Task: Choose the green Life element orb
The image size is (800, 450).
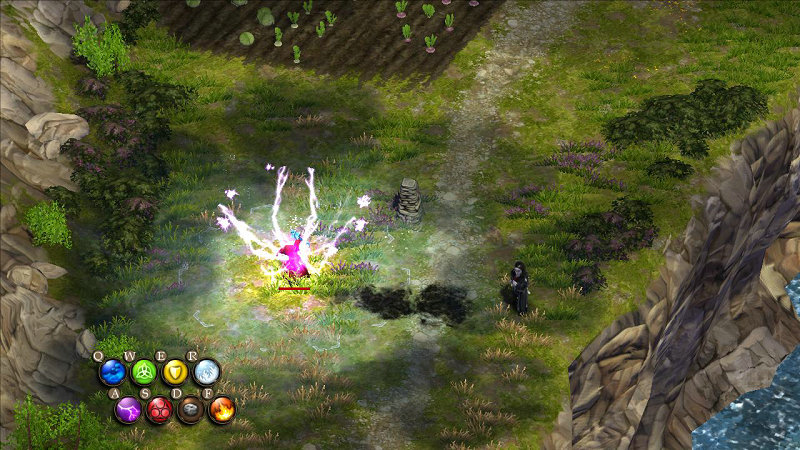Action: [144, 373]
